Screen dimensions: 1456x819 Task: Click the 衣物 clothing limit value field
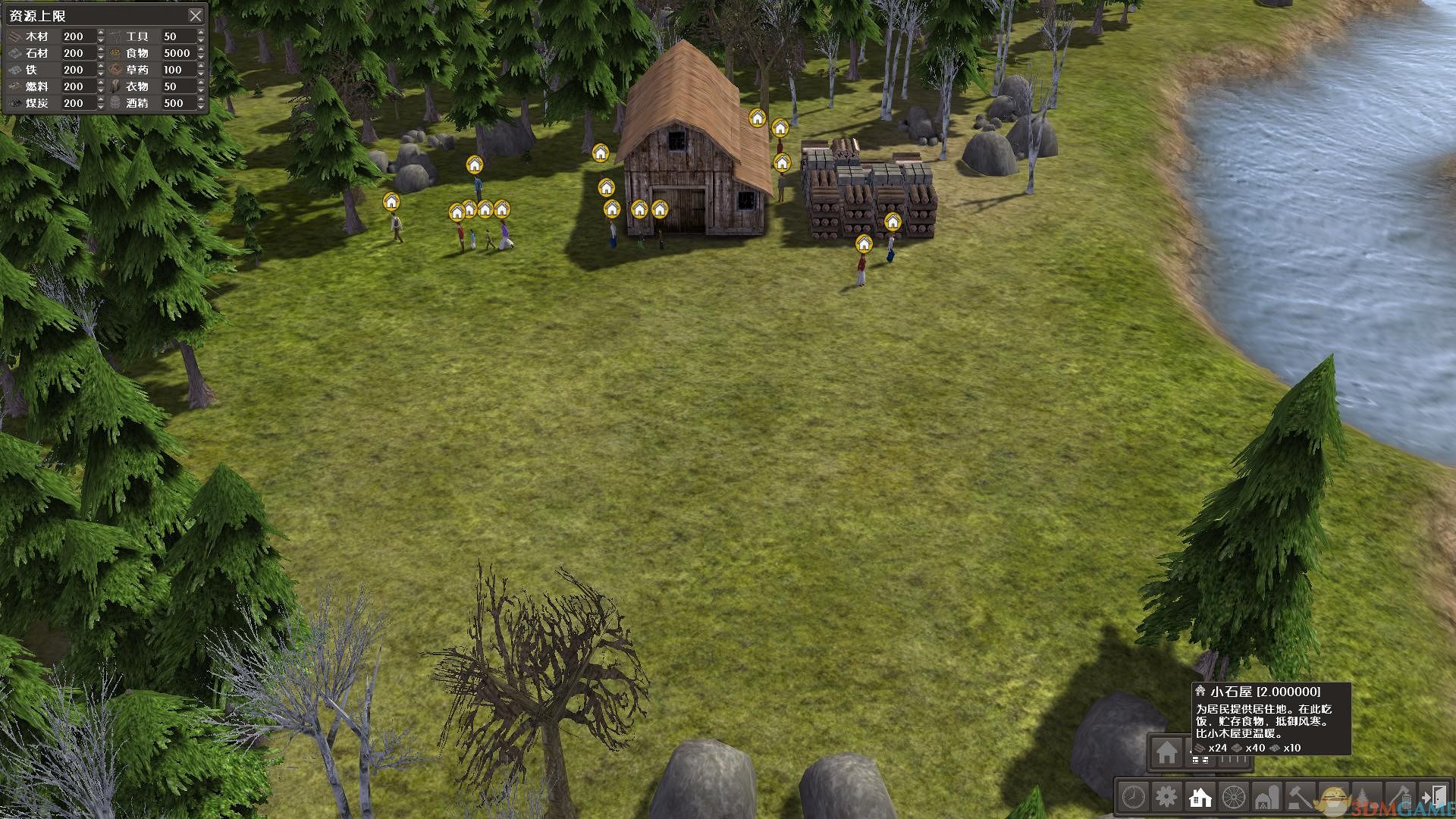click(179, 86)
